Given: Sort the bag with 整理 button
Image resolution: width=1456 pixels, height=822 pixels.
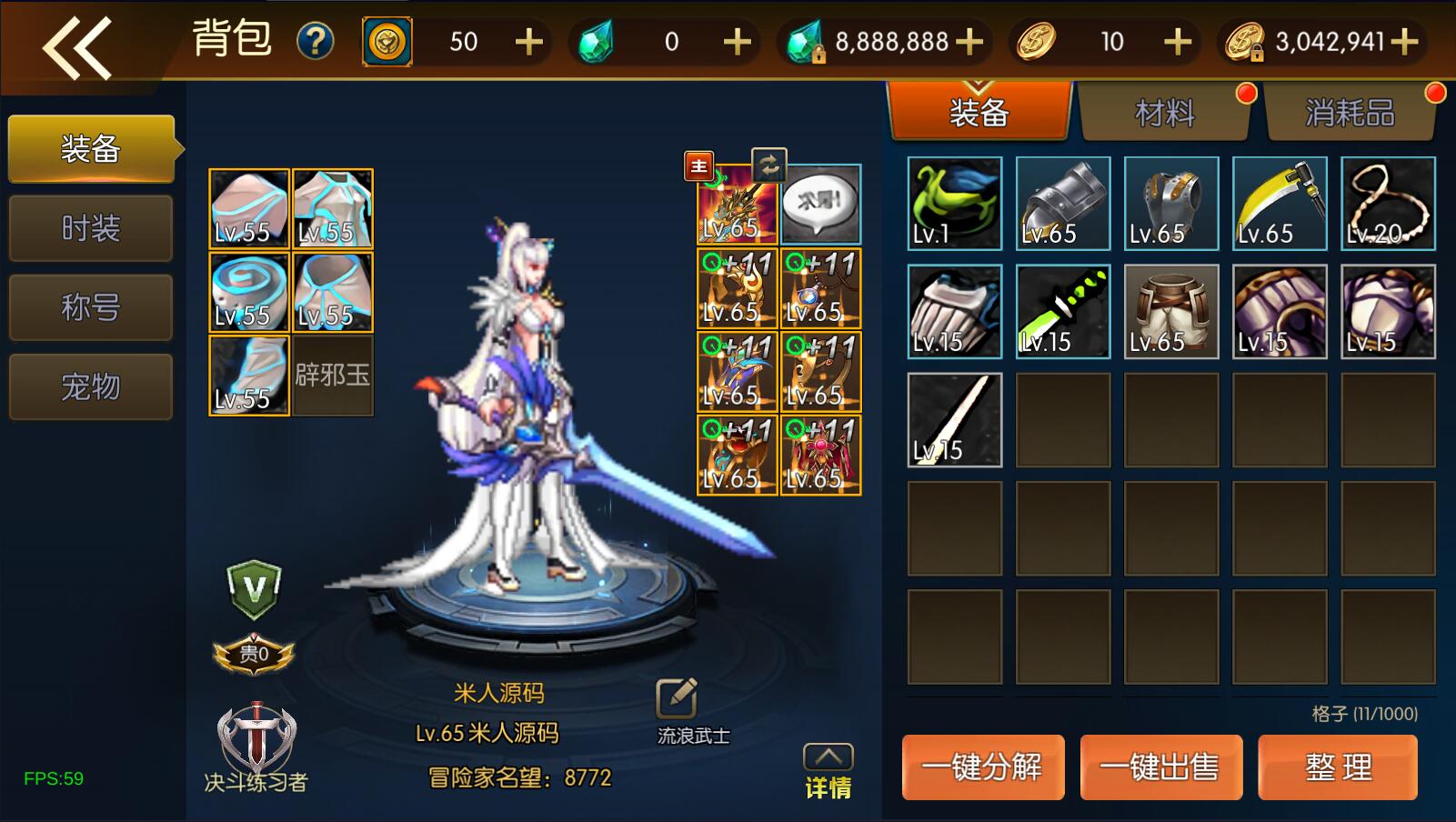Looking at the screenshot, I should point(1337,767).
